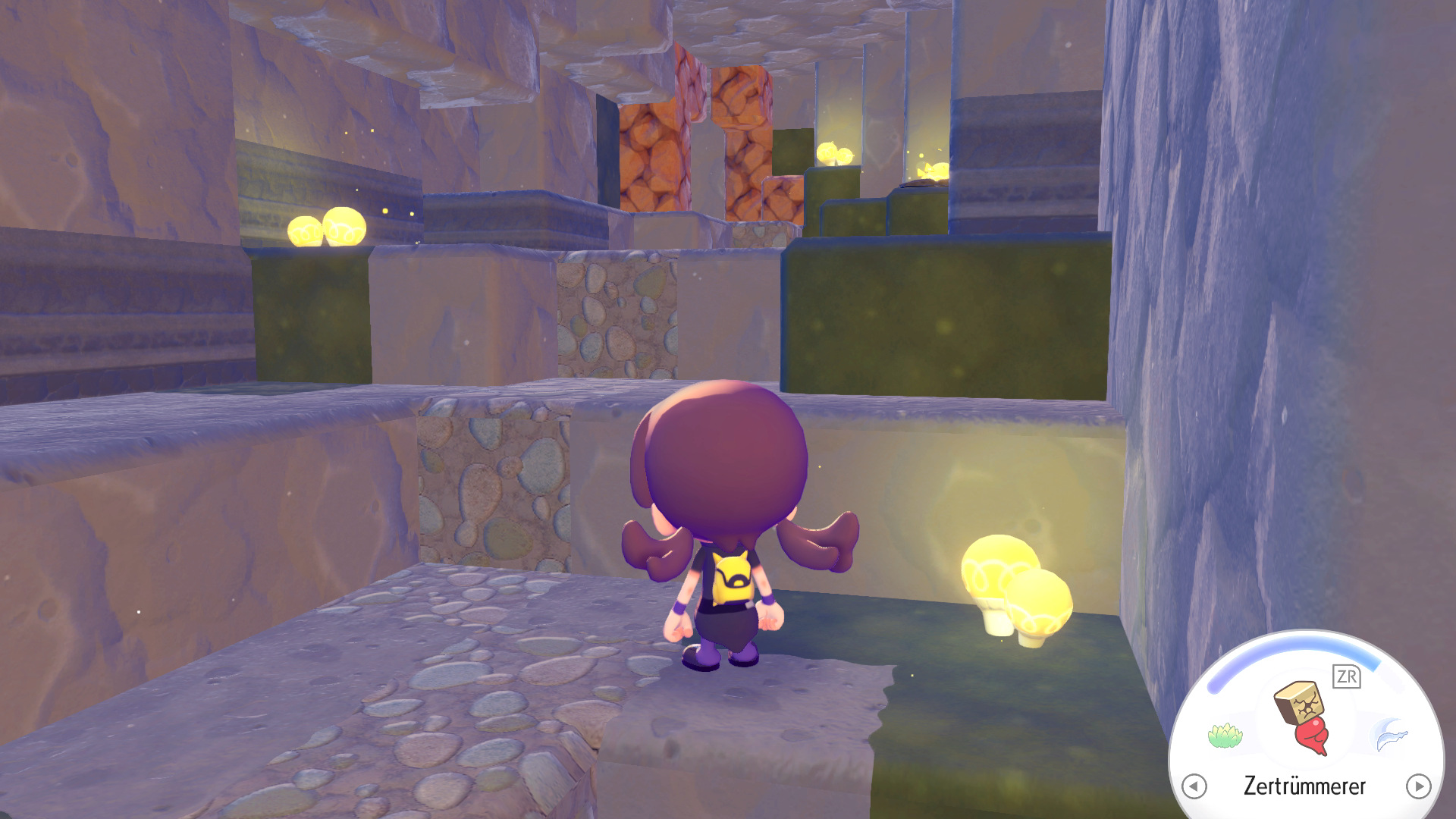The height and width of the screenshot is (819, 1456).
Task: Cycle to the previous move with left arrow
Action: click(x=1194, y=786)
